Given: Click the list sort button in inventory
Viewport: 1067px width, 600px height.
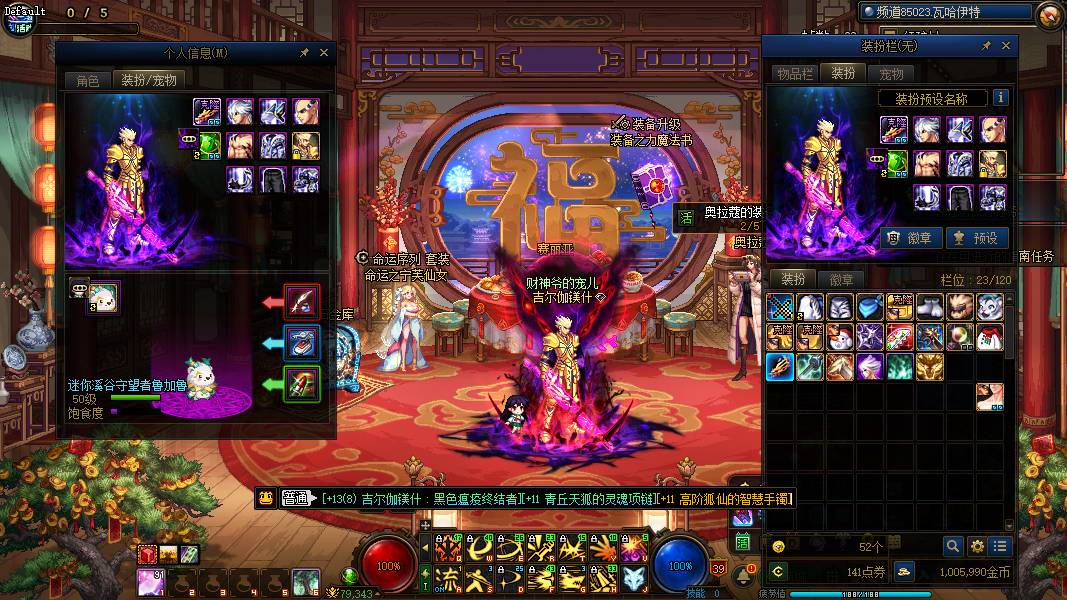Looking at the screenshot, I should (1000, 546).
